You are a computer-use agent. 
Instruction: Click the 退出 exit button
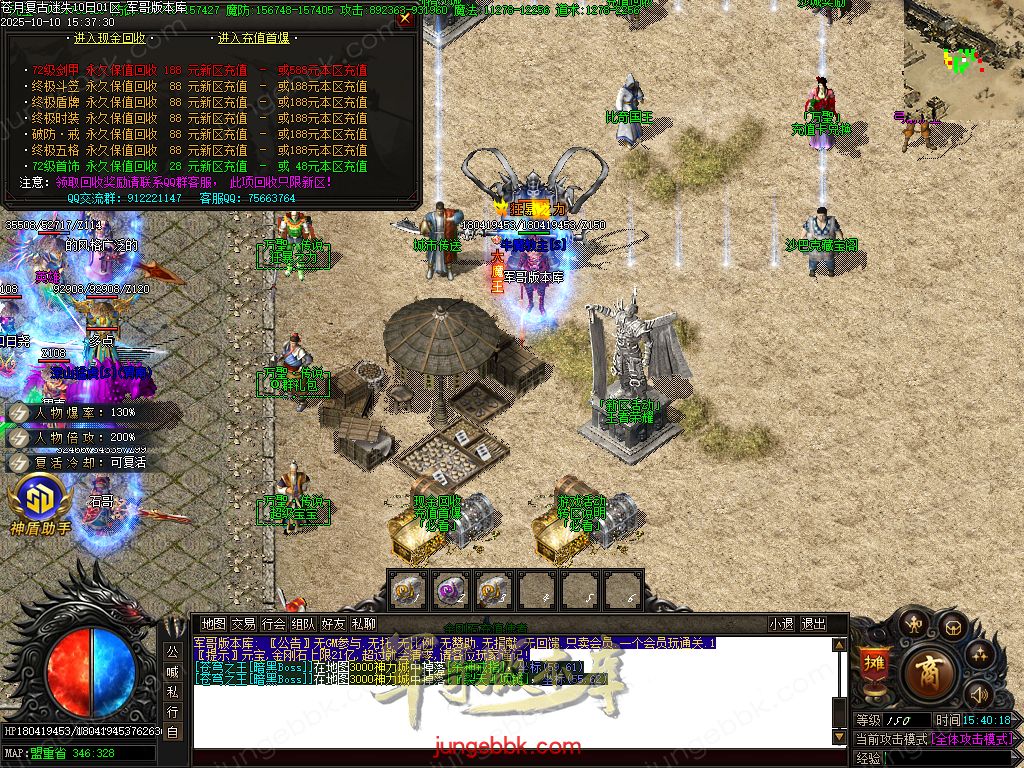pos(813,624)
